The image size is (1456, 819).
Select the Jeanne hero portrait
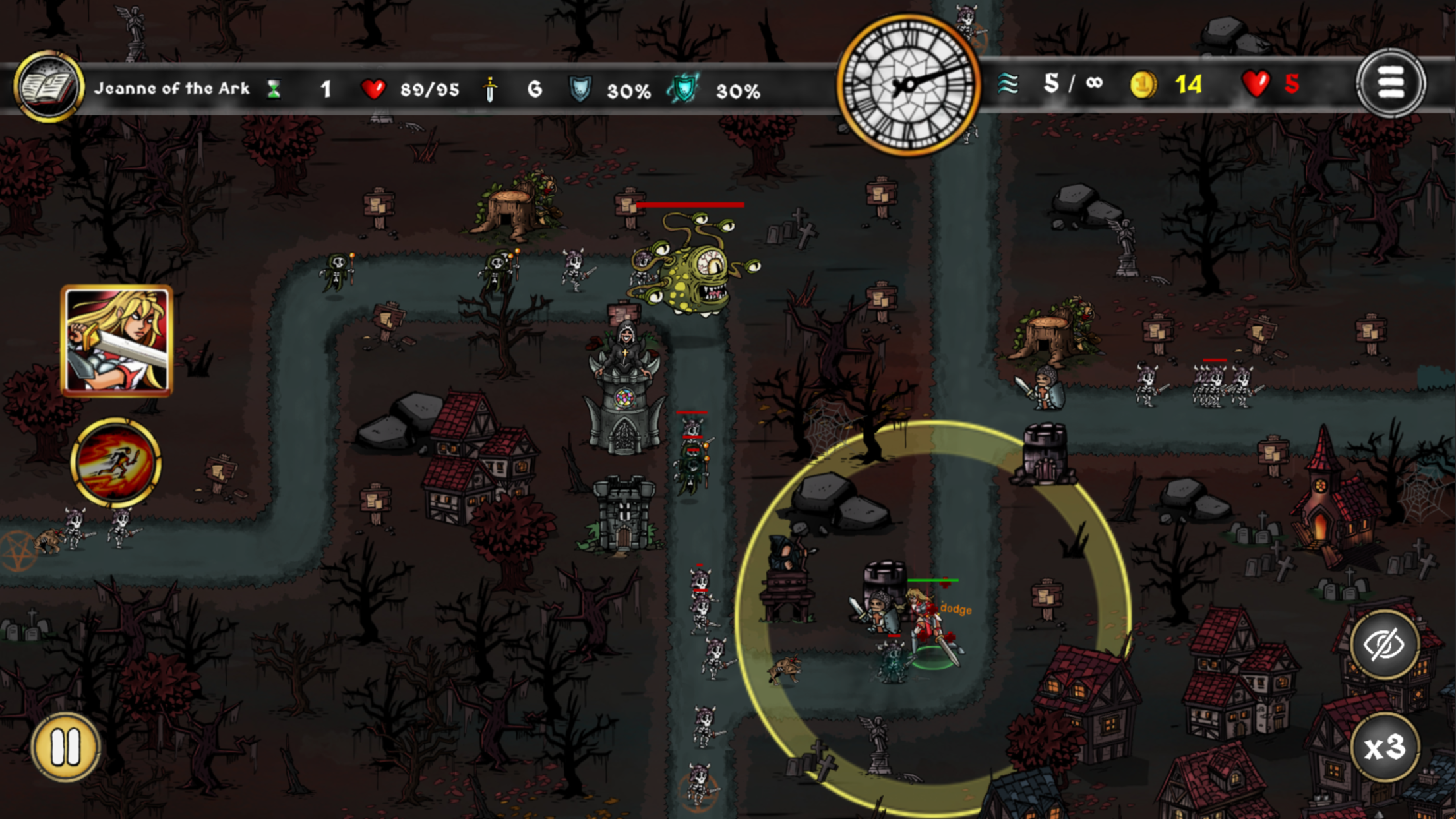(x=117, y=340)
